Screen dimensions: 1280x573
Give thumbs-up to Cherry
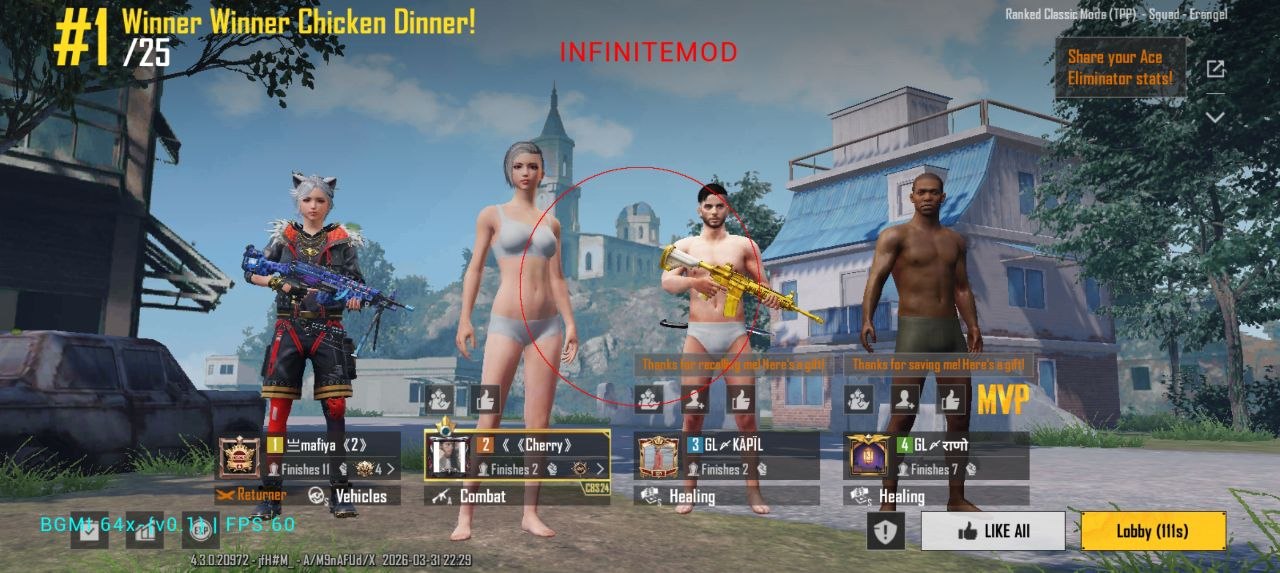click(x=485, y=400)
